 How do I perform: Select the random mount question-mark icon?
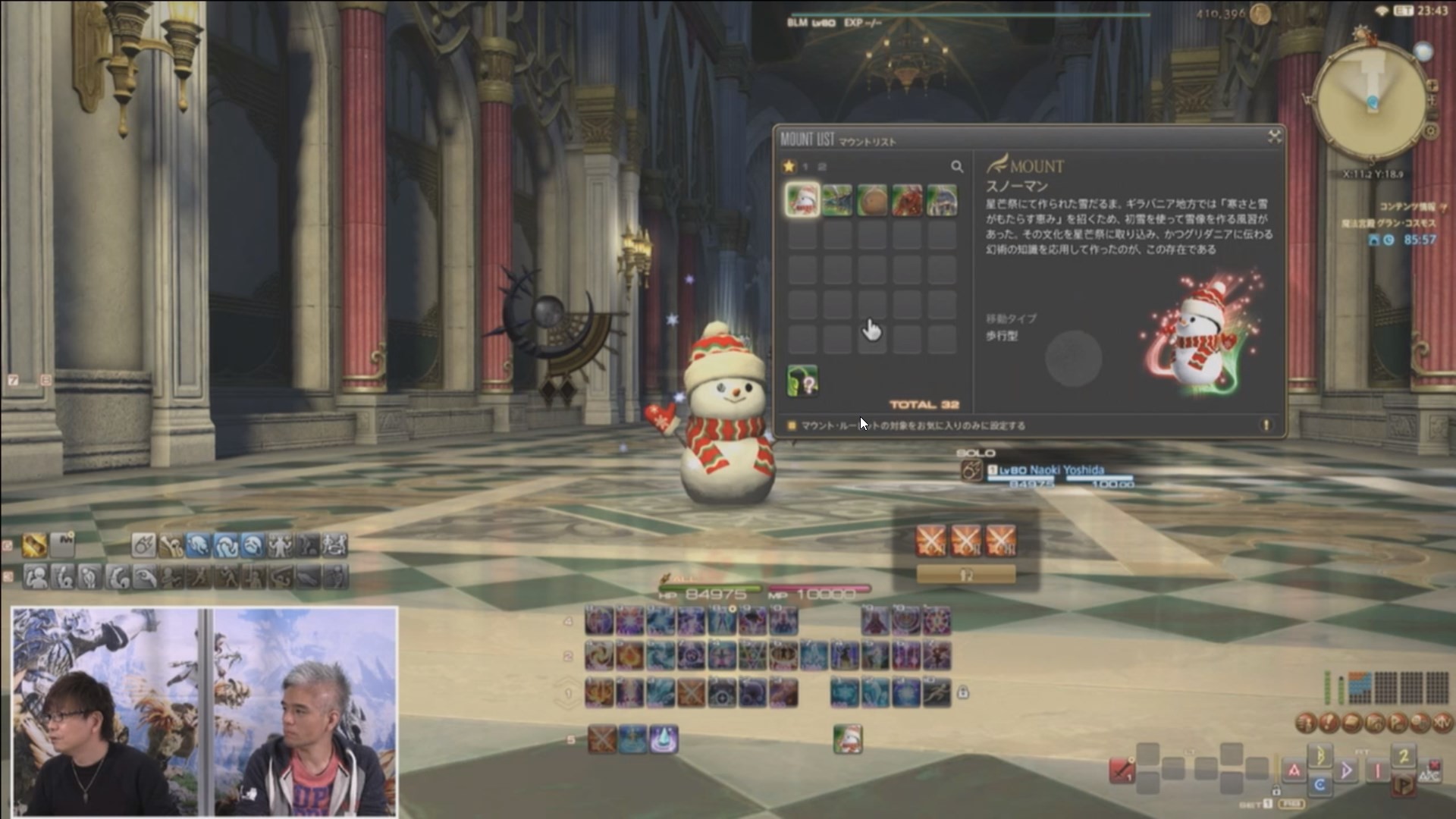click(802, 381)
